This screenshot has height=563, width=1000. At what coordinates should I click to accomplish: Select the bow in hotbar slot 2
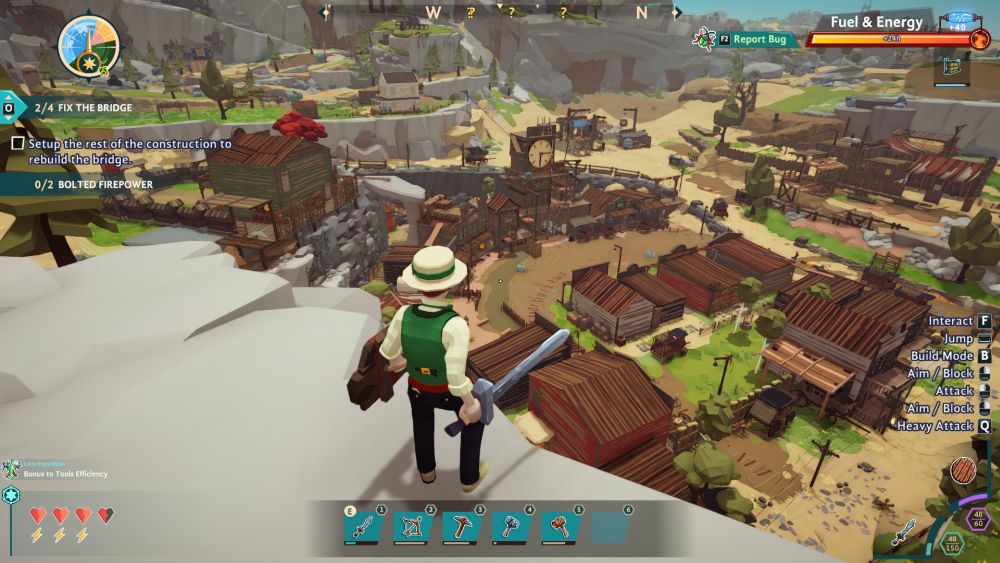point(413,526)
